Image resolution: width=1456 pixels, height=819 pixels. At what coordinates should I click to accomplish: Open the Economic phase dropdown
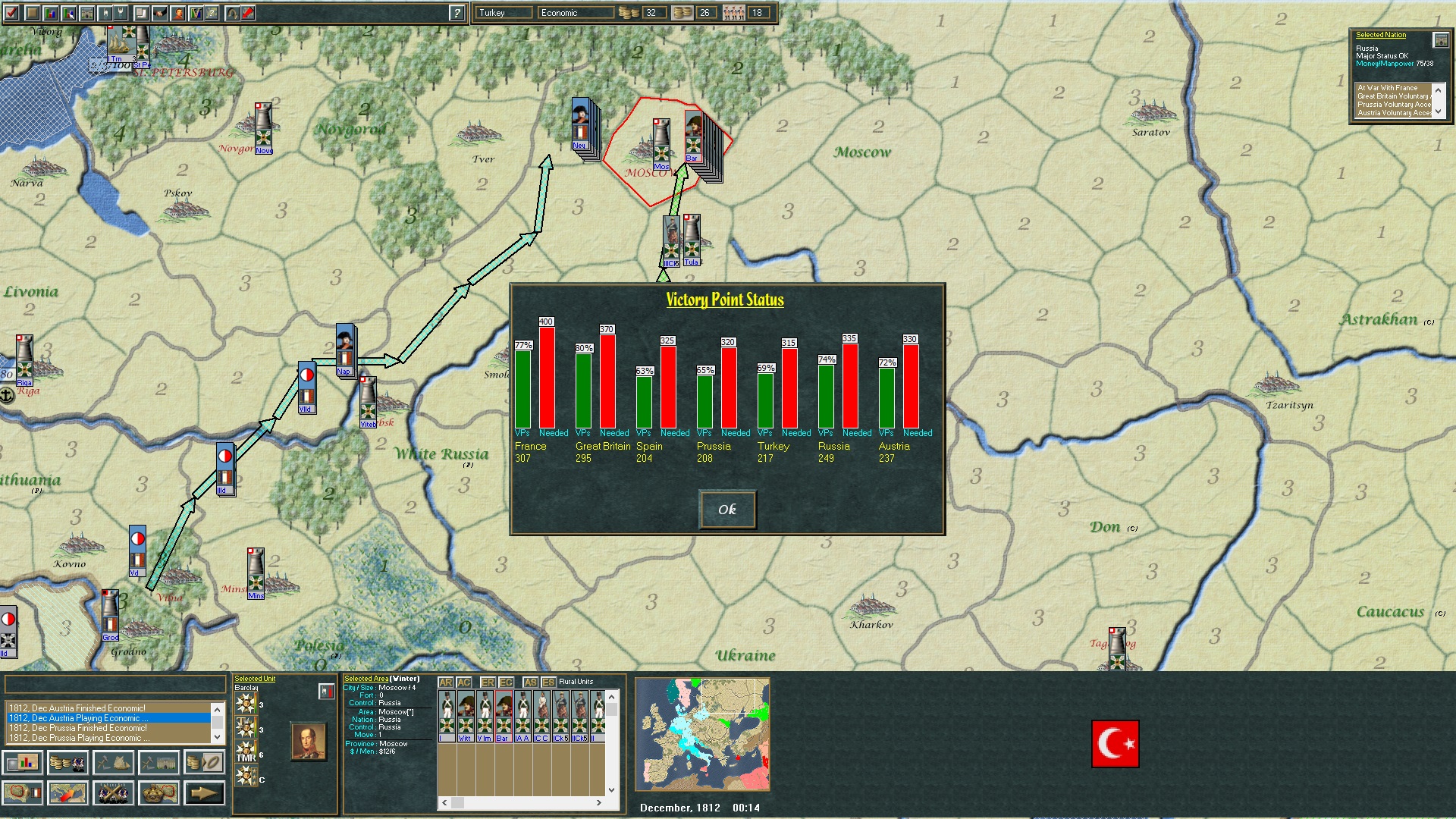tap(575, 12)
